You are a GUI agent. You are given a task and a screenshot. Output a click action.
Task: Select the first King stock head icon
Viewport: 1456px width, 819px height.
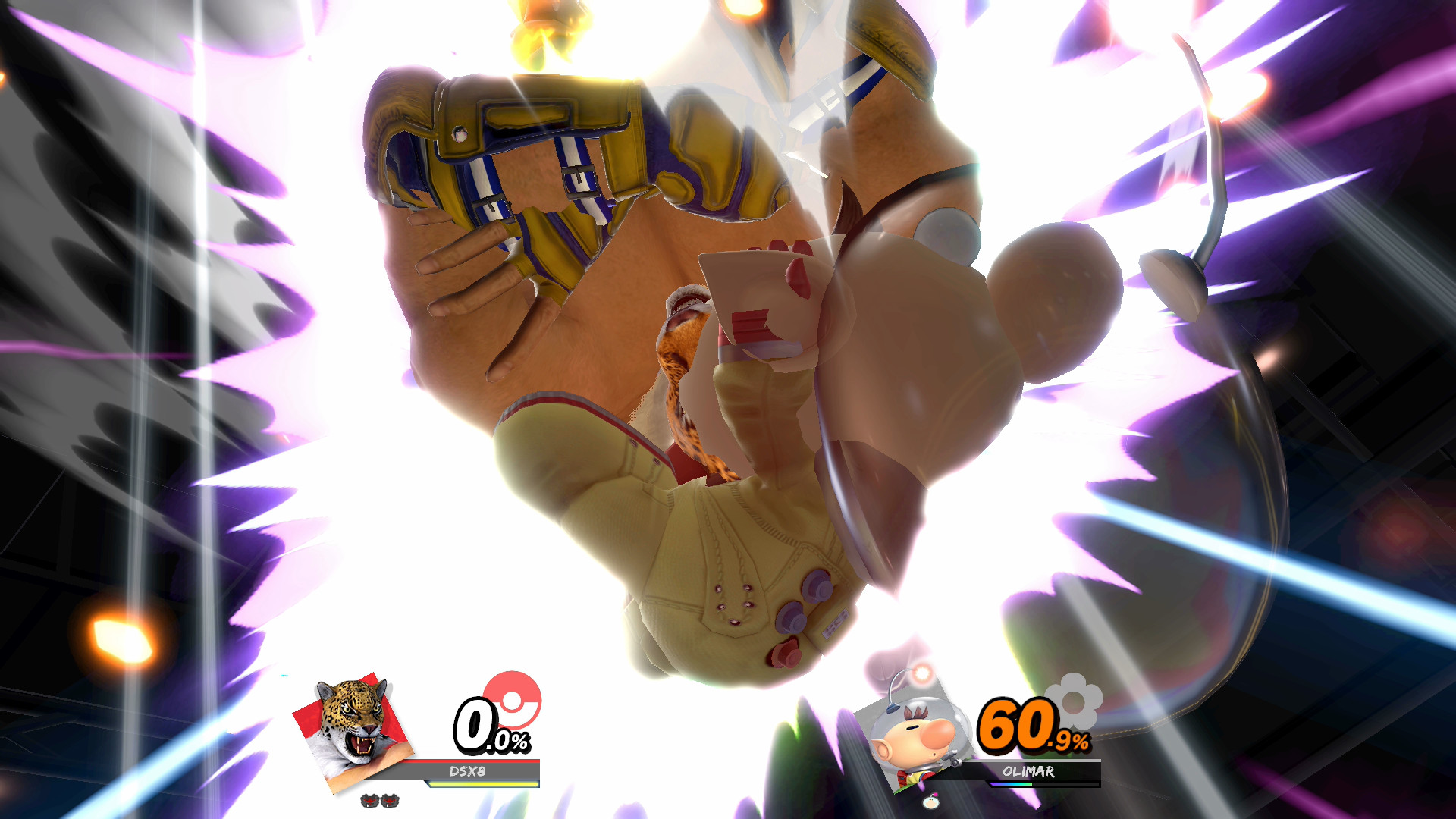[370, 800]
